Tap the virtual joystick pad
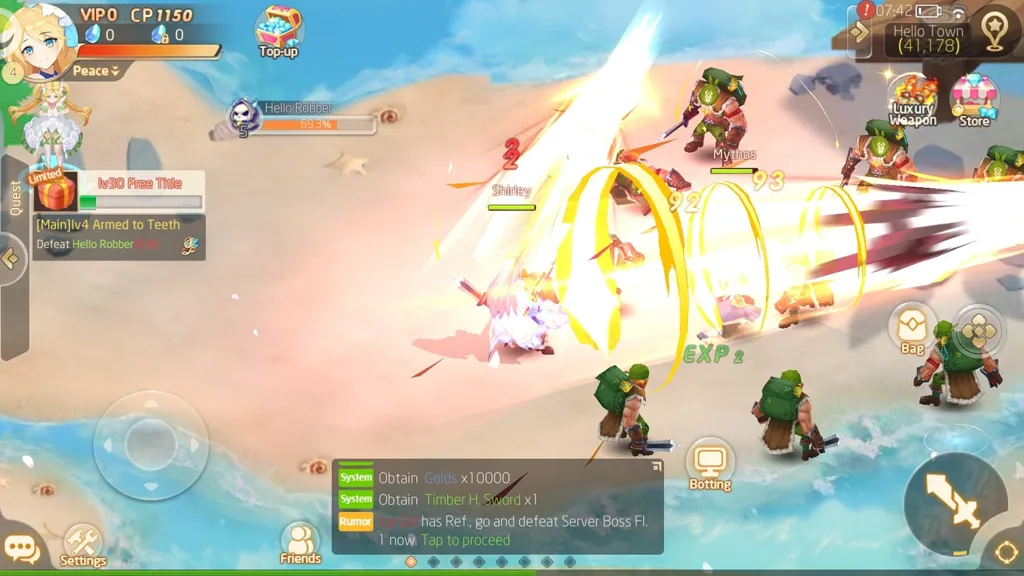This screenshot has width=1024, height=576. [151, 443]
